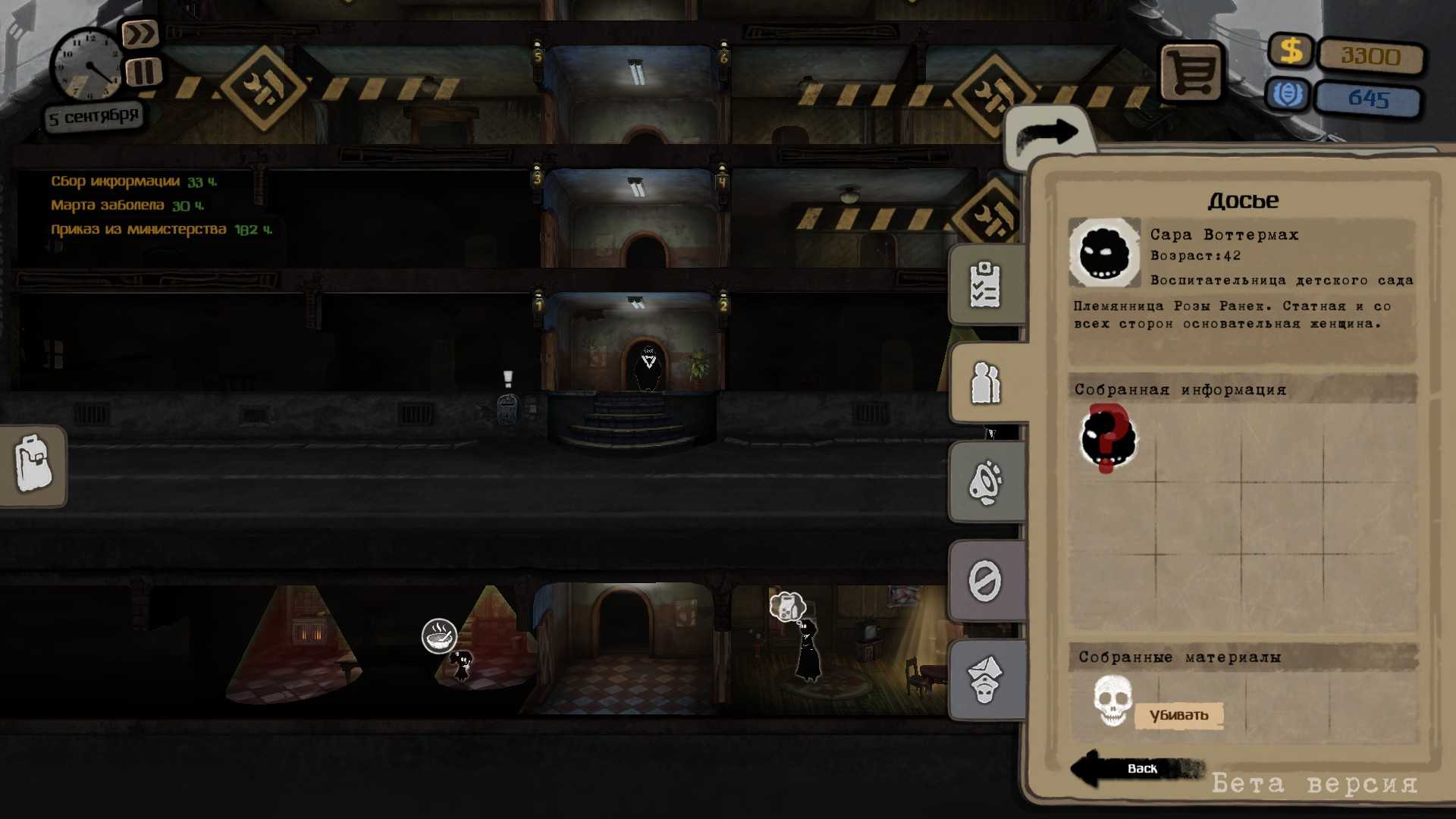Select the "Приказ из министерства" quest
Viewport: 1456px width, 819px height.
pyautogui.click(x=139, y=229)
